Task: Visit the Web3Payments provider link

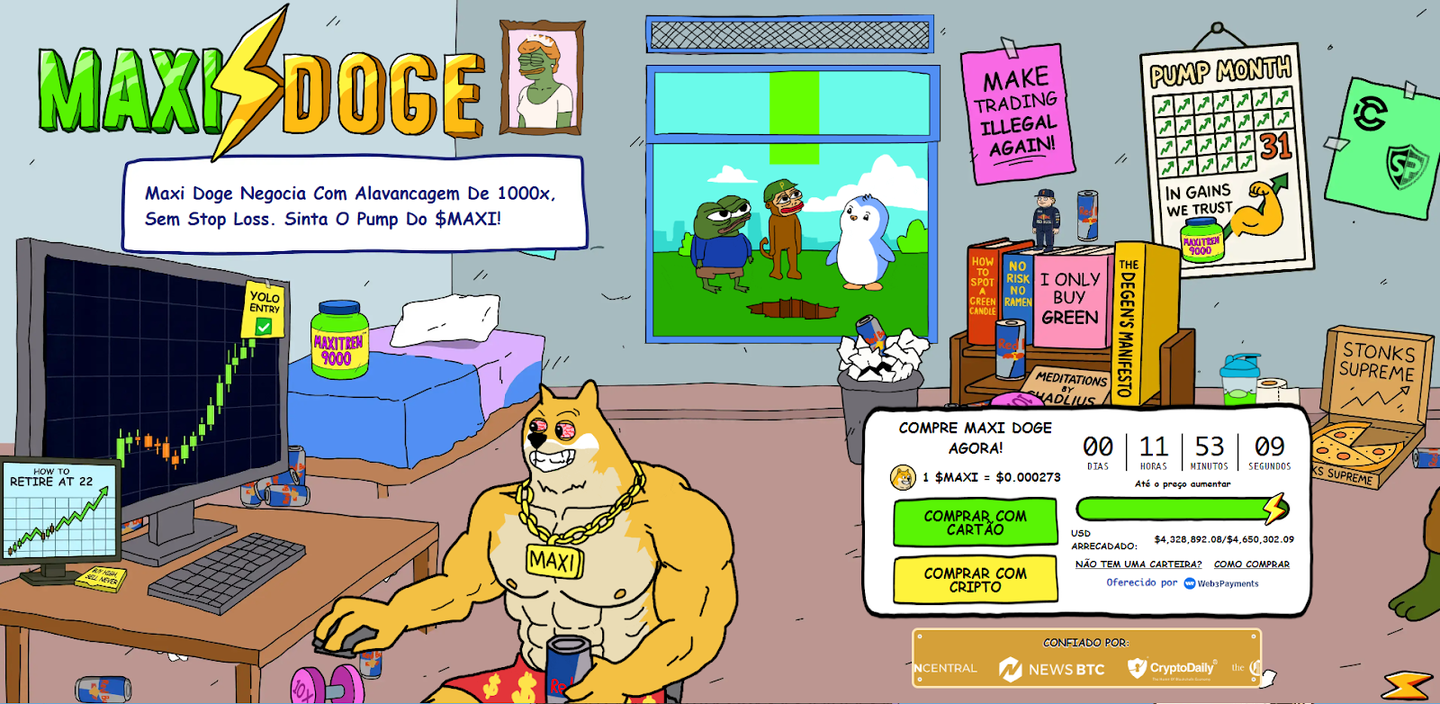Action: coord(1221,583)
